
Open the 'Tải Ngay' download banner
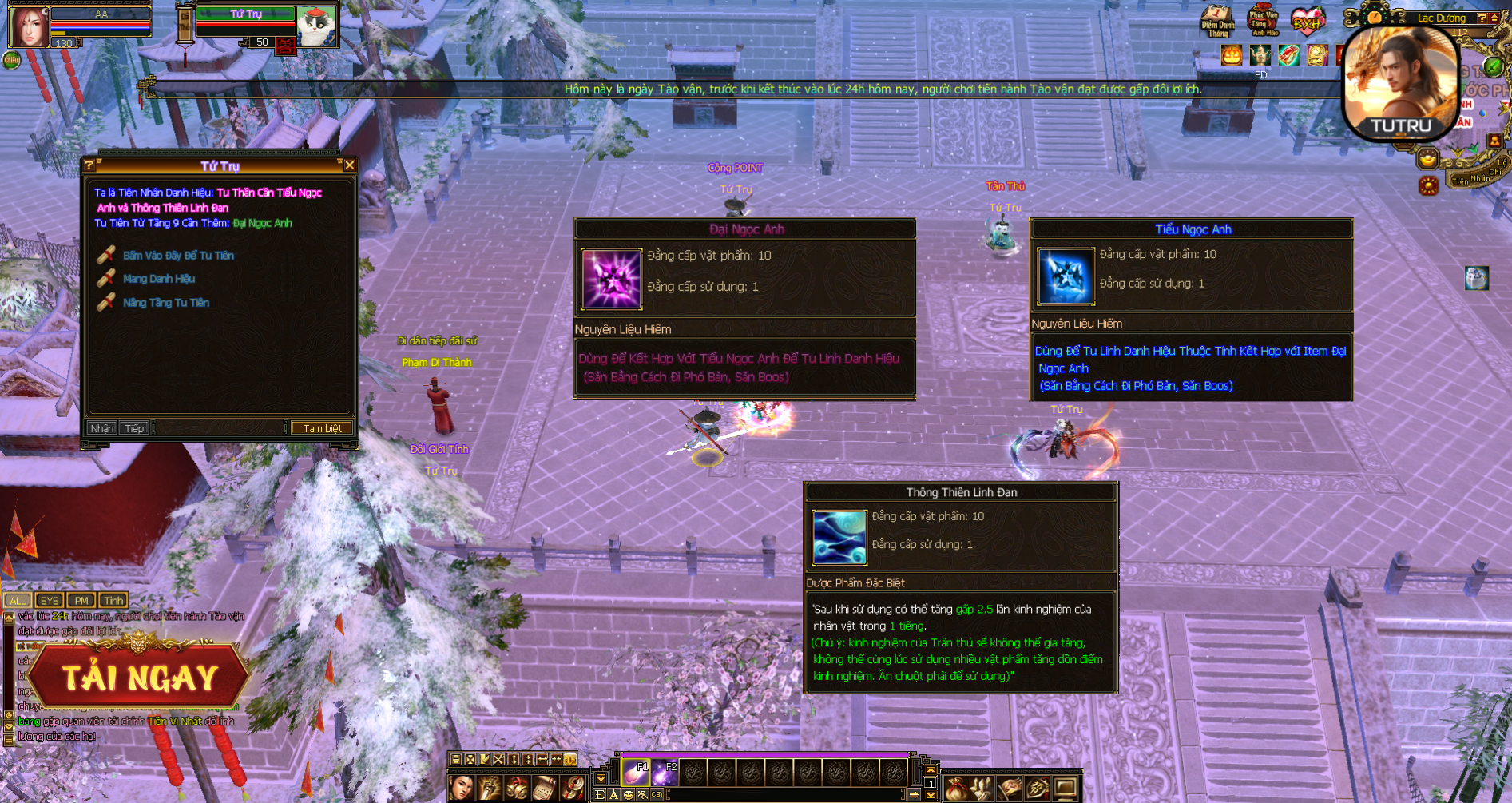click(140, 678)
